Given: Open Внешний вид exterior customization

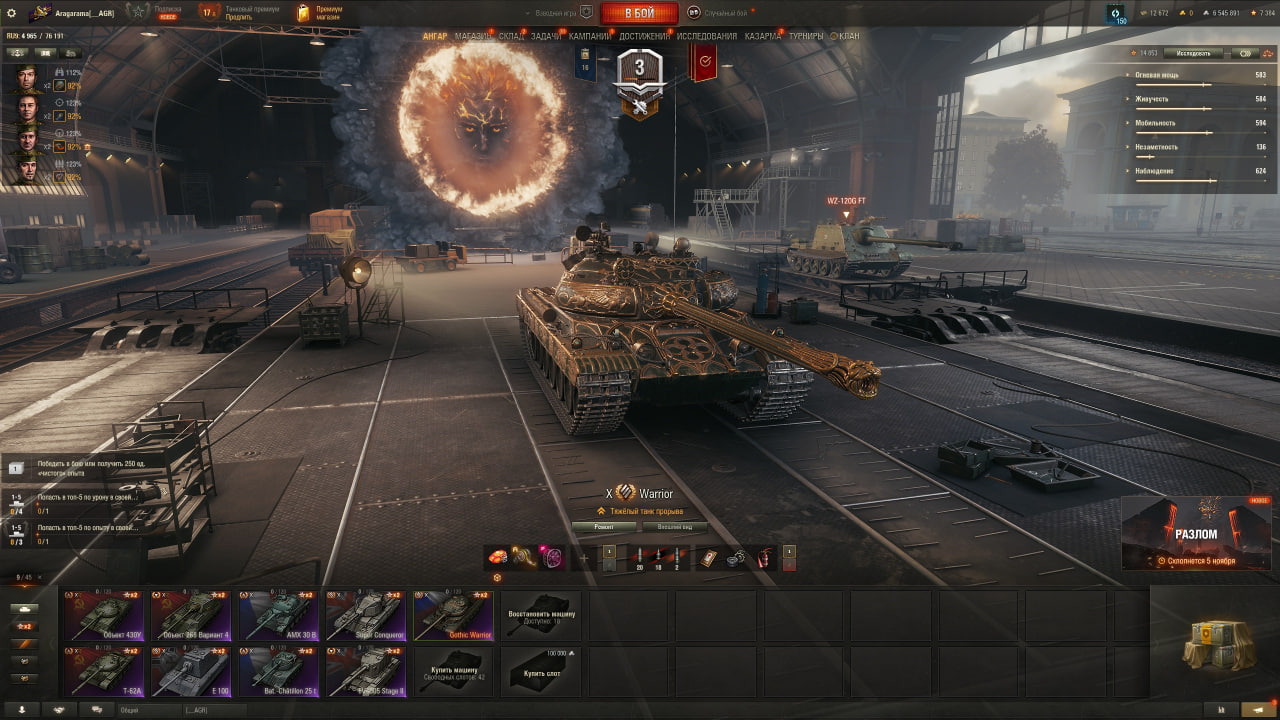Looking at the screenshot, I should tap(675, 527).
